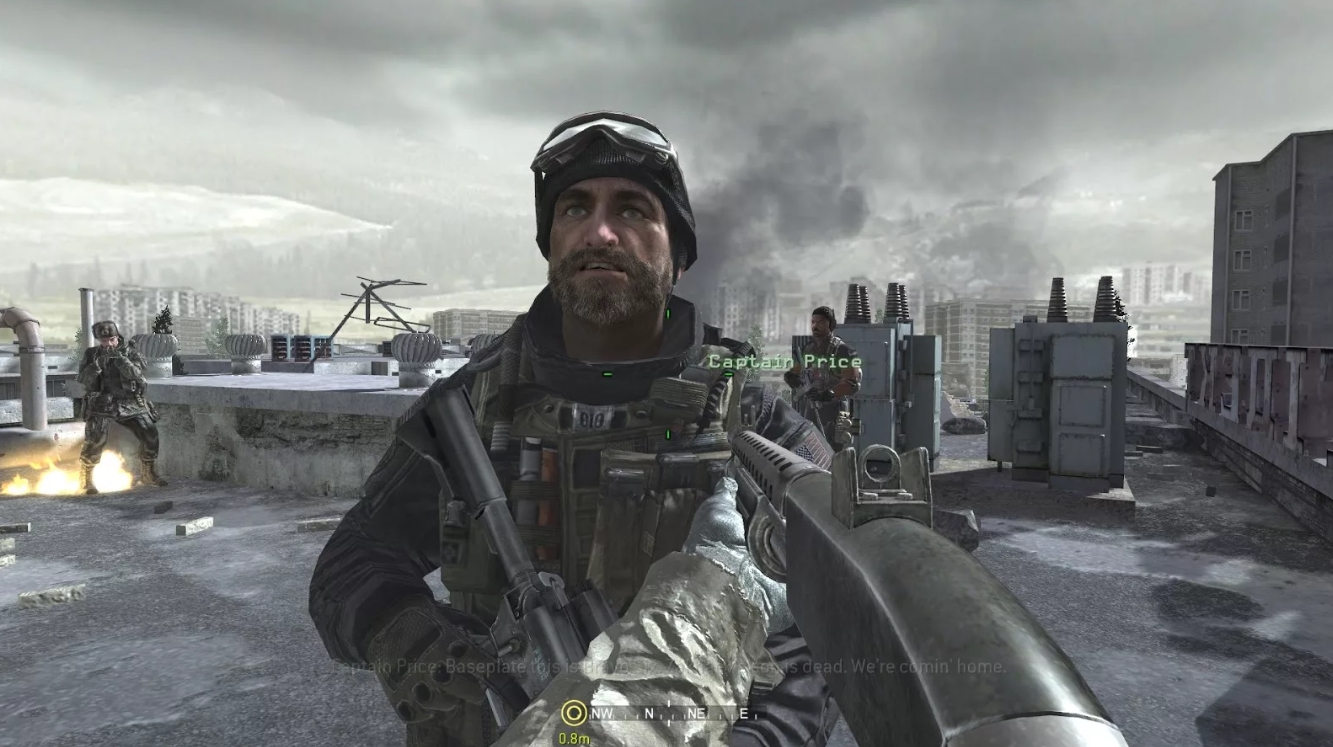Select the compass N direction marker
1333x747 pixels.
[649, 713]
